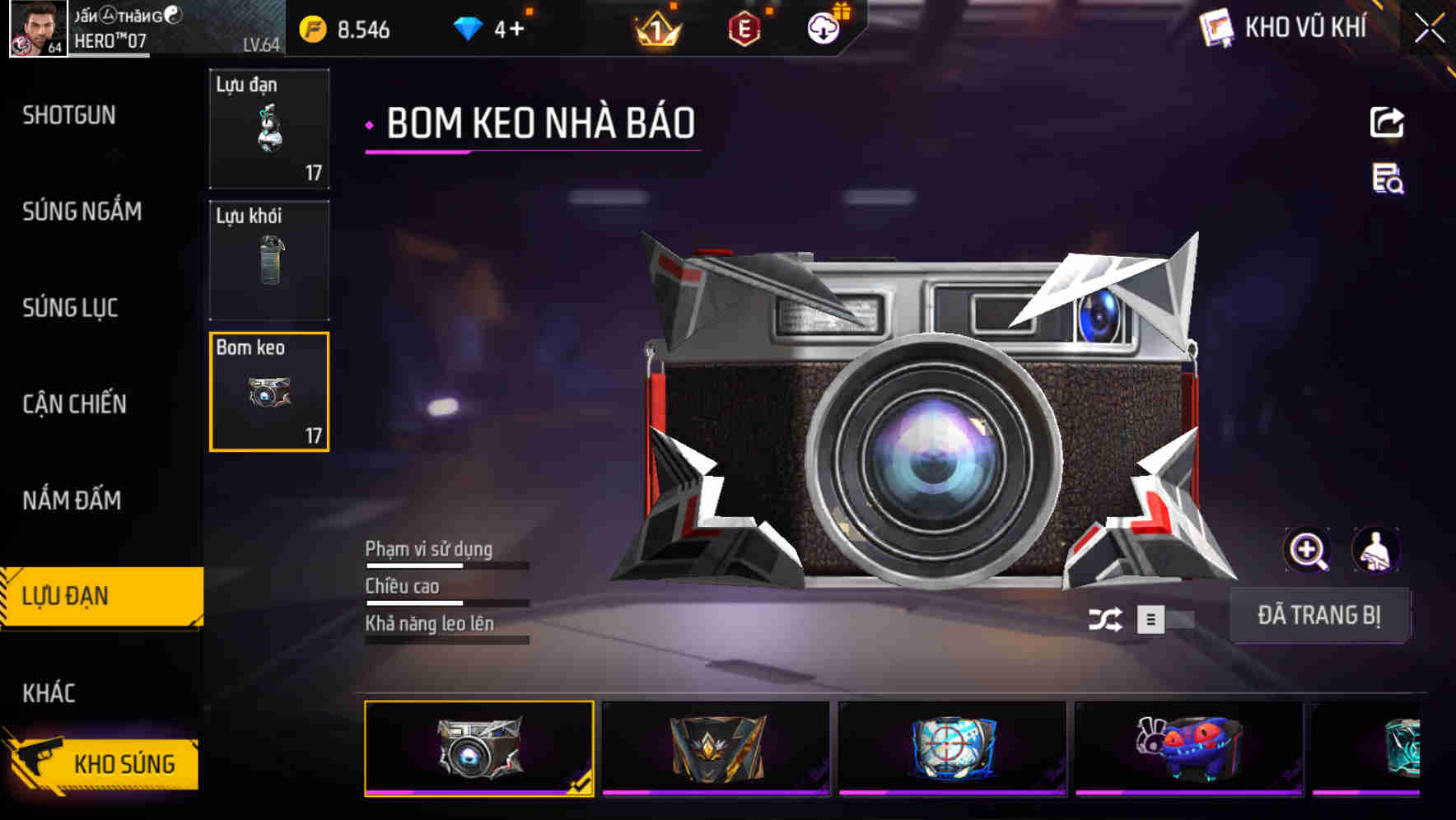
Task: Open the CẬN CHIẾN melee tab
Action: 73,404
